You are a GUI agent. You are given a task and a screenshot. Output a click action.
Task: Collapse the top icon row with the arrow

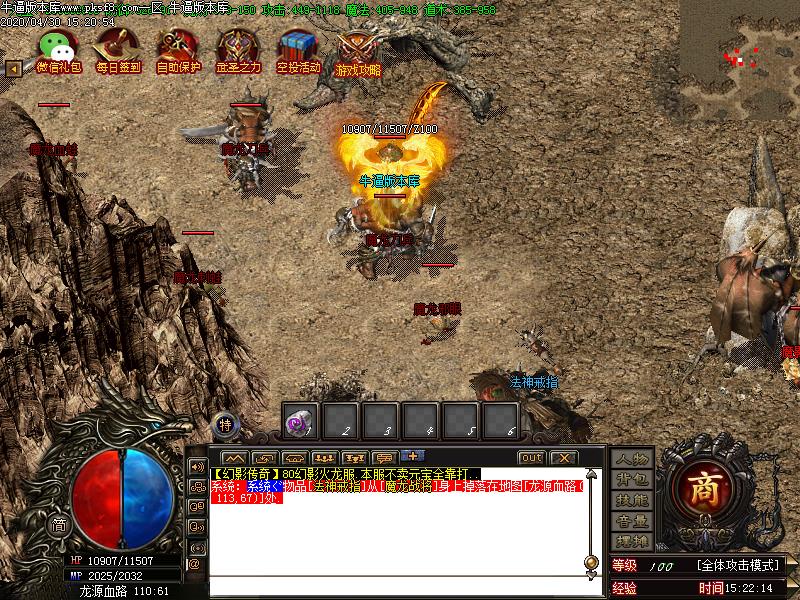coord(14,69)
